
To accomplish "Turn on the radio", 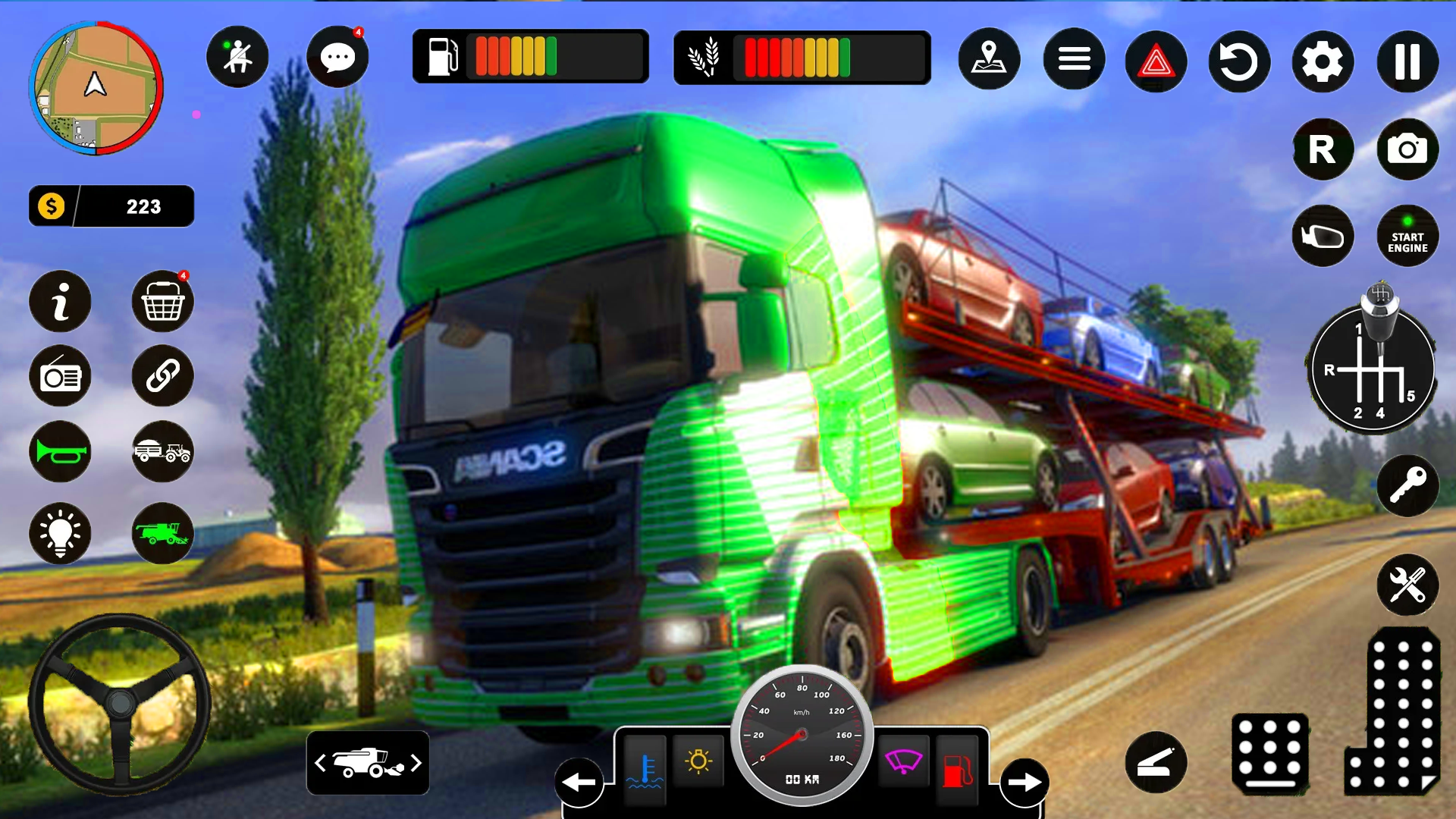I will [x=60, y=376].
